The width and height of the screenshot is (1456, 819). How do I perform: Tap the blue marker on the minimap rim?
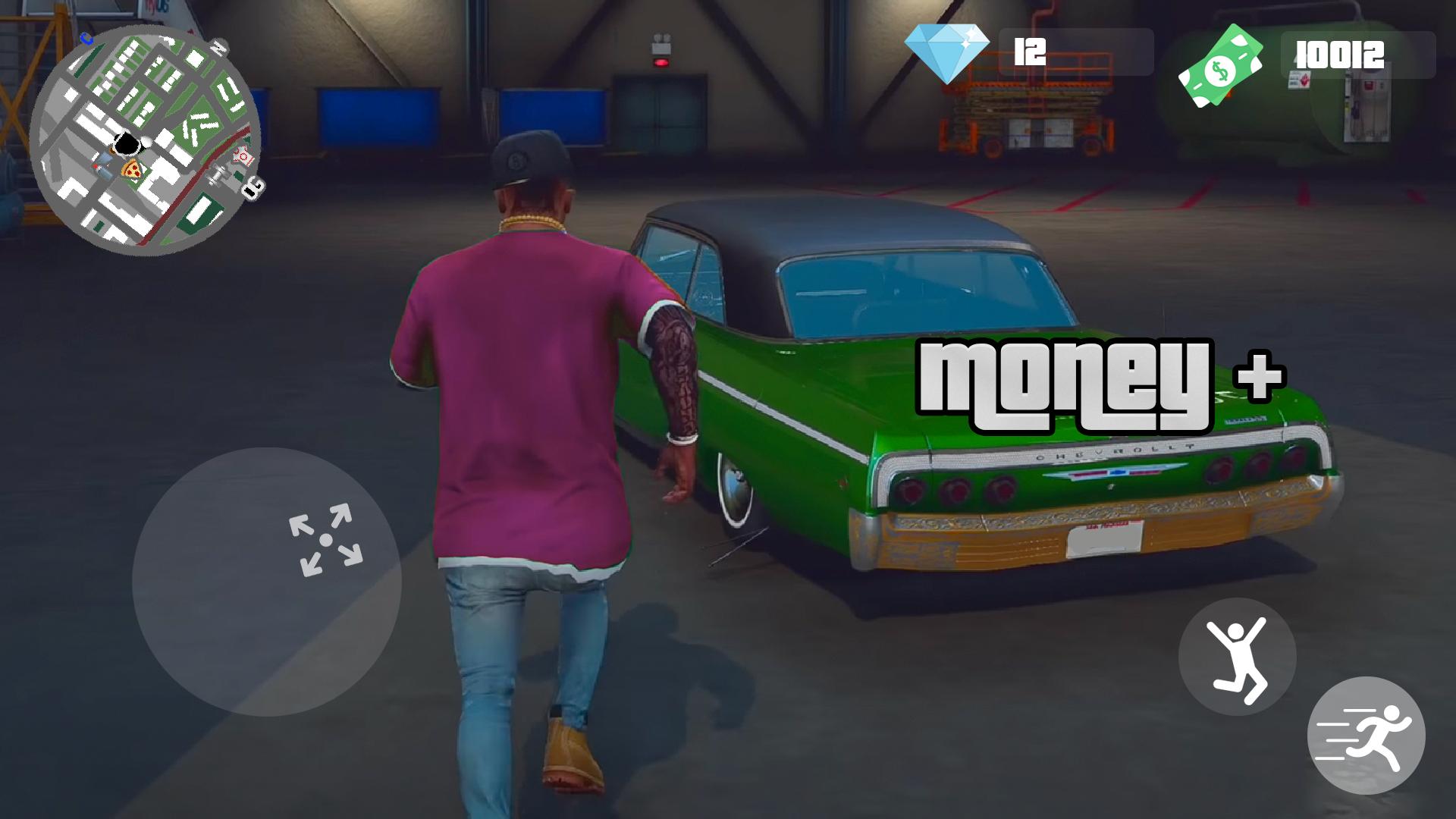point(86,37)
